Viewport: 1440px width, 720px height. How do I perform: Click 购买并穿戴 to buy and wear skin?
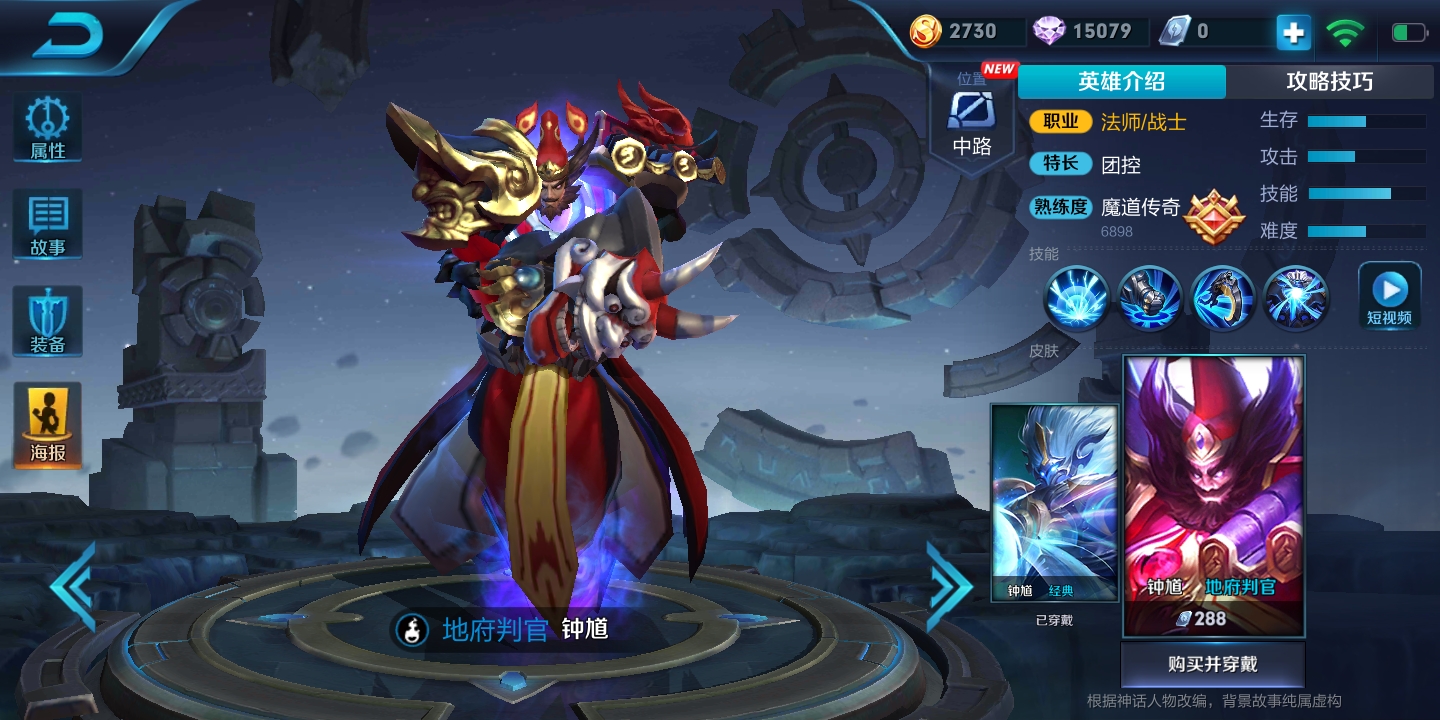1213,664
